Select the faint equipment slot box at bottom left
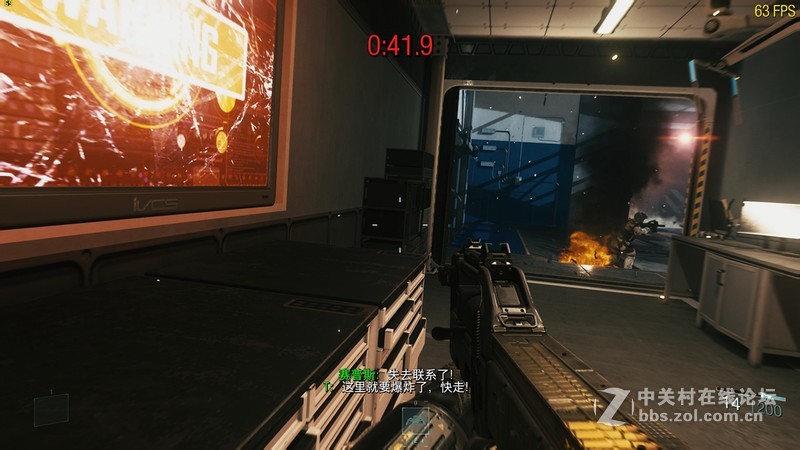The image size is (800, 450). click(x=51, y=409)
